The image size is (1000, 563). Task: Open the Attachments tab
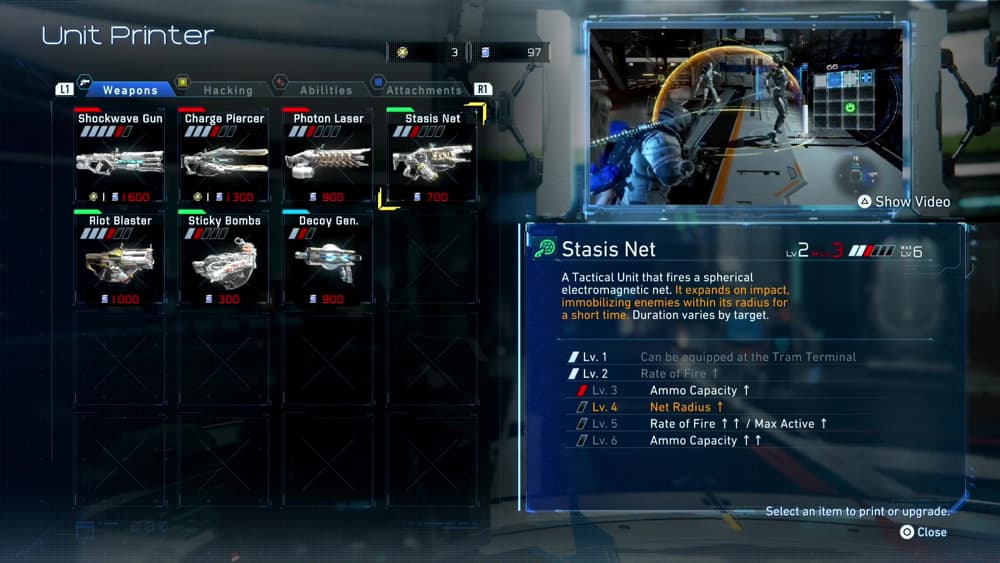click(x=423, y=90)
